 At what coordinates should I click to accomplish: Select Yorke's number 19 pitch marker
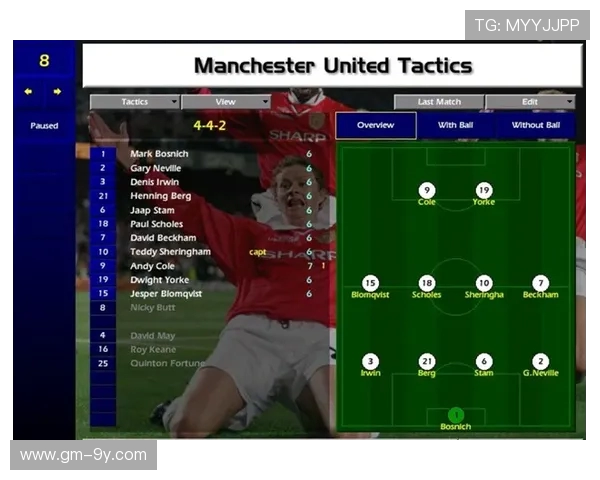[484, 190]
